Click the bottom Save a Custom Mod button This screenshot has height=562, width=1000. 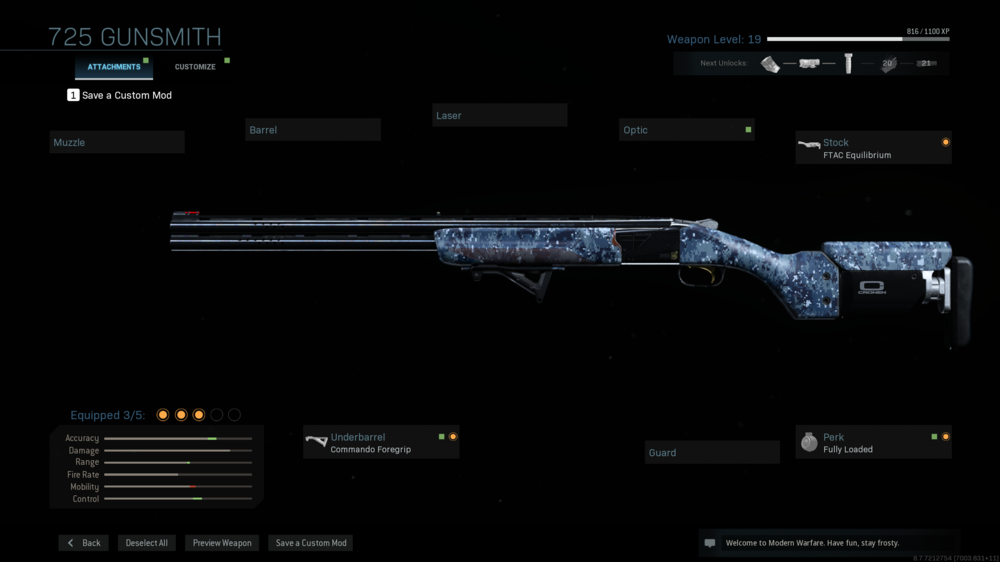pyautogui.click(x=311, y=543)
